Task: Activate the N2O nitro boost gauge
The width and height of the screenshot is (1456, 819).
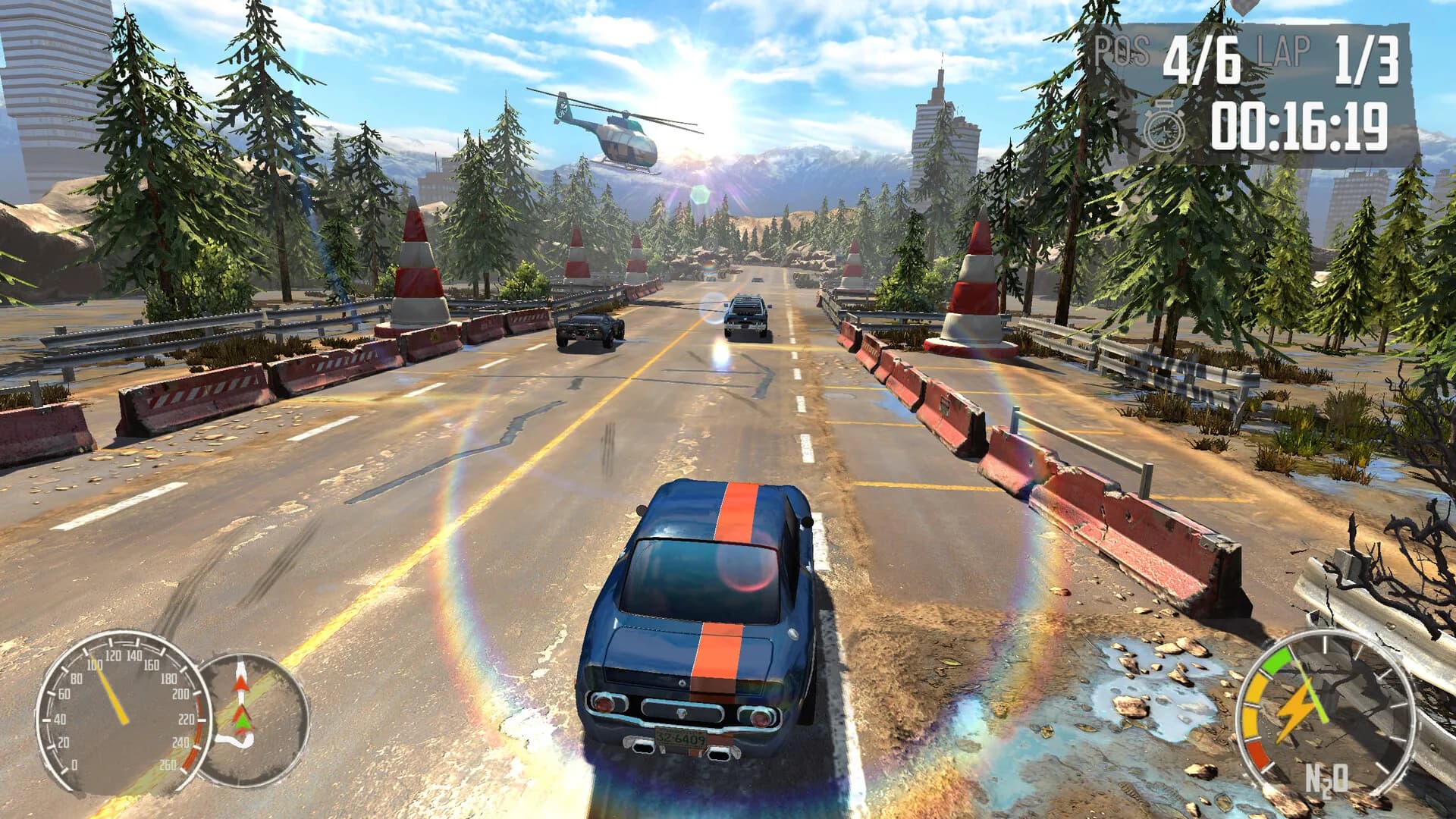Action: click(1322, 713)
